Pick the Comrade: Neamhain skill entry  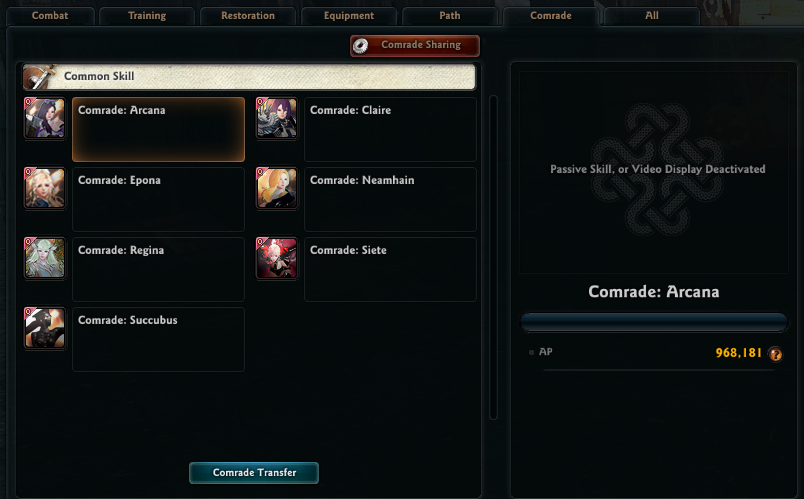click(x=390, y=199)
